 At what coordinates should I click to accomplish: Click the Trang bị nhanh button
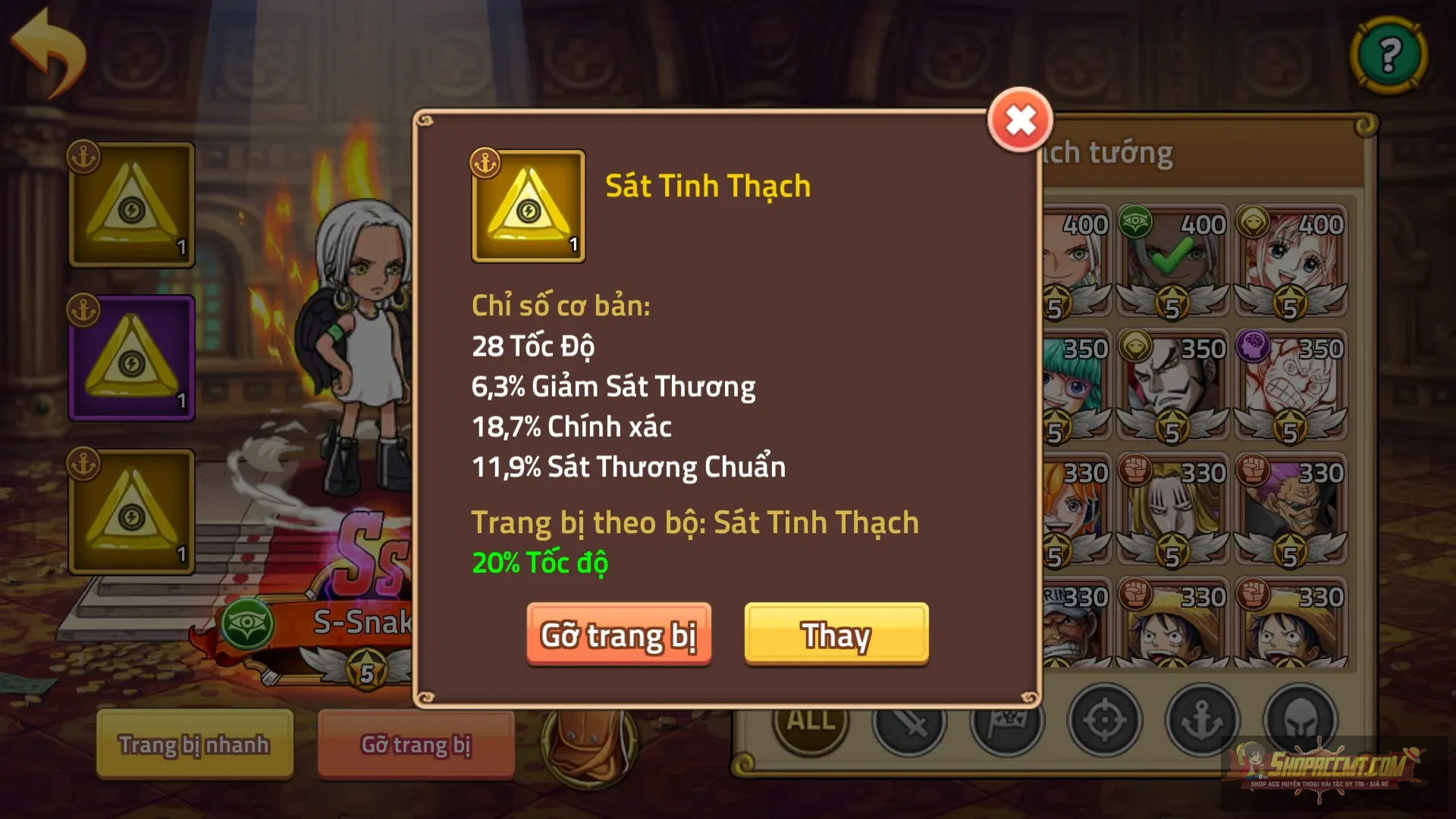pyautogui.click(x=193, y=745)
